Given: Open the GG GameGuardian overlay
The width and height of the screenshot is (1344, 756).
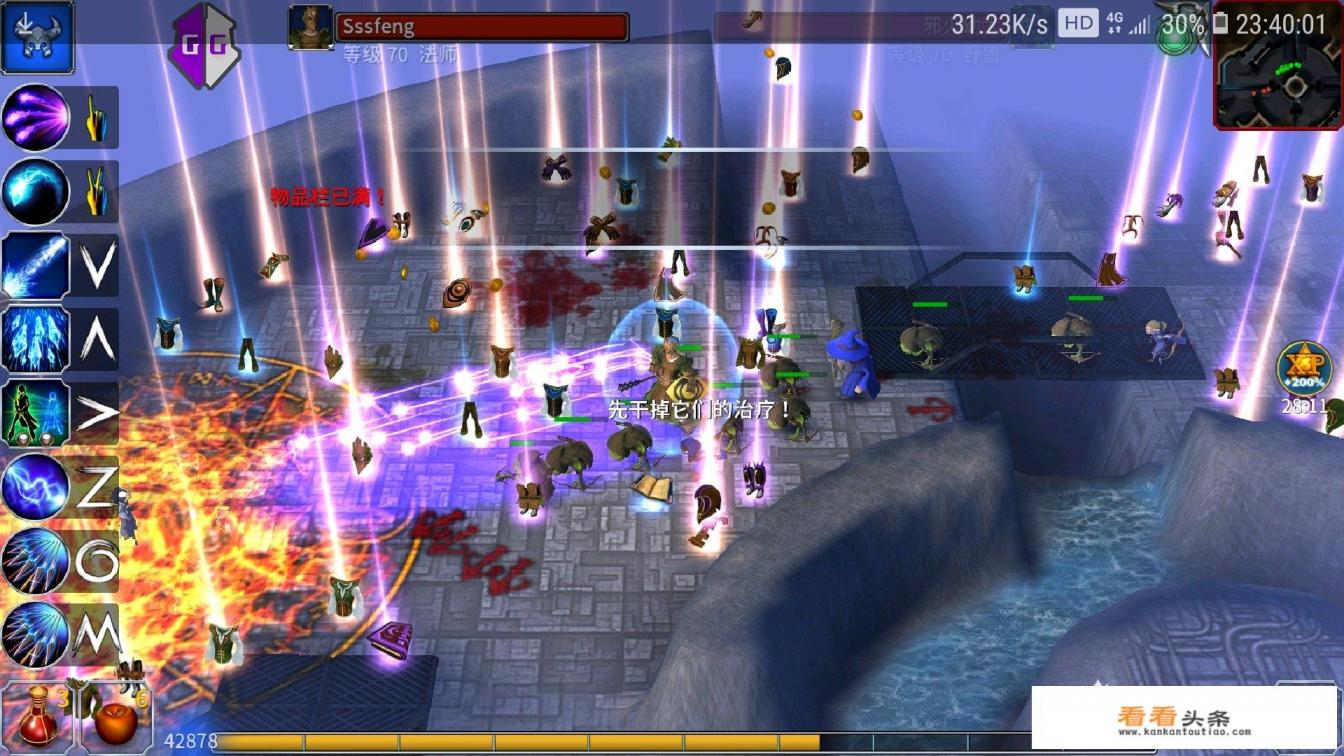Looking at the screenshot, I should [x=204, y=45].
